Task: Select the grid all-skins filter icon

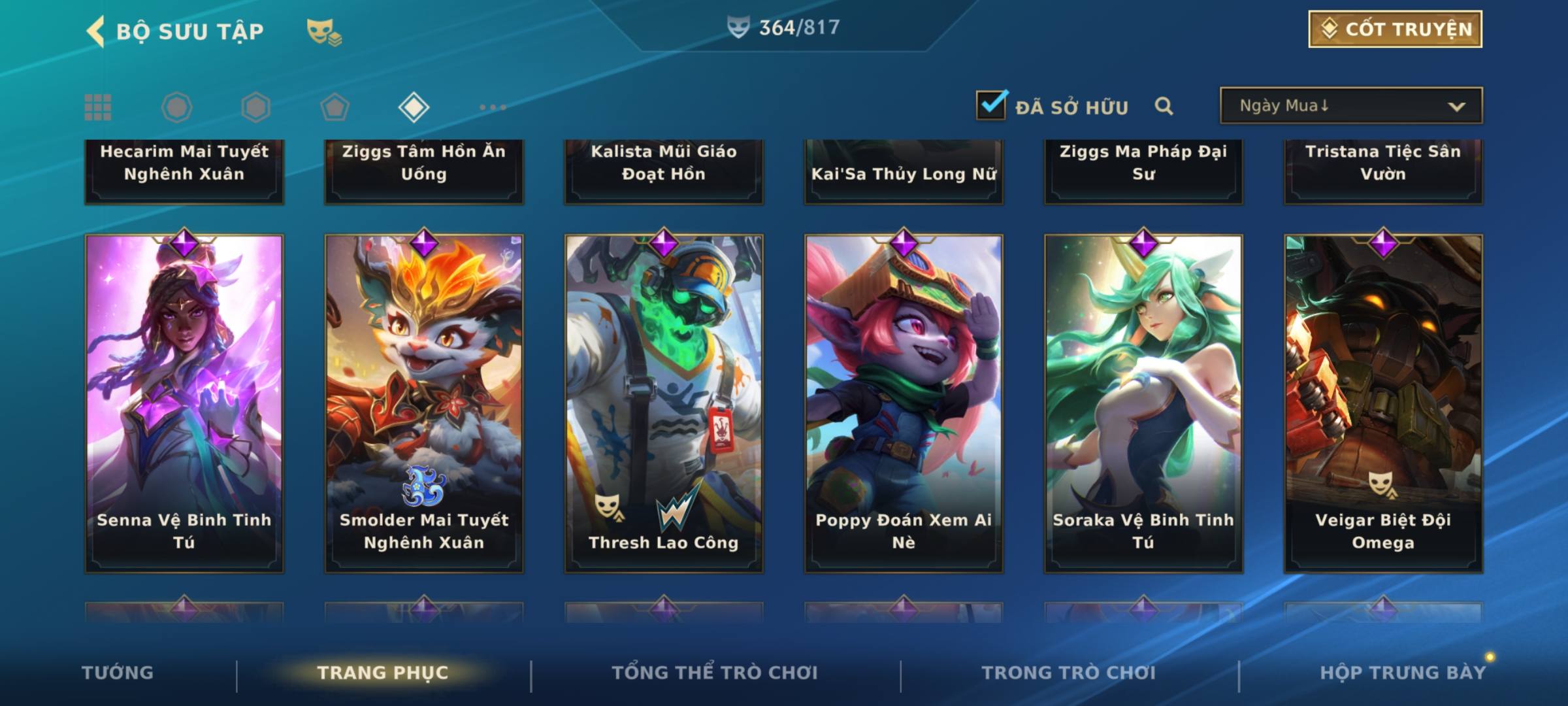Action: pos(98,107)
